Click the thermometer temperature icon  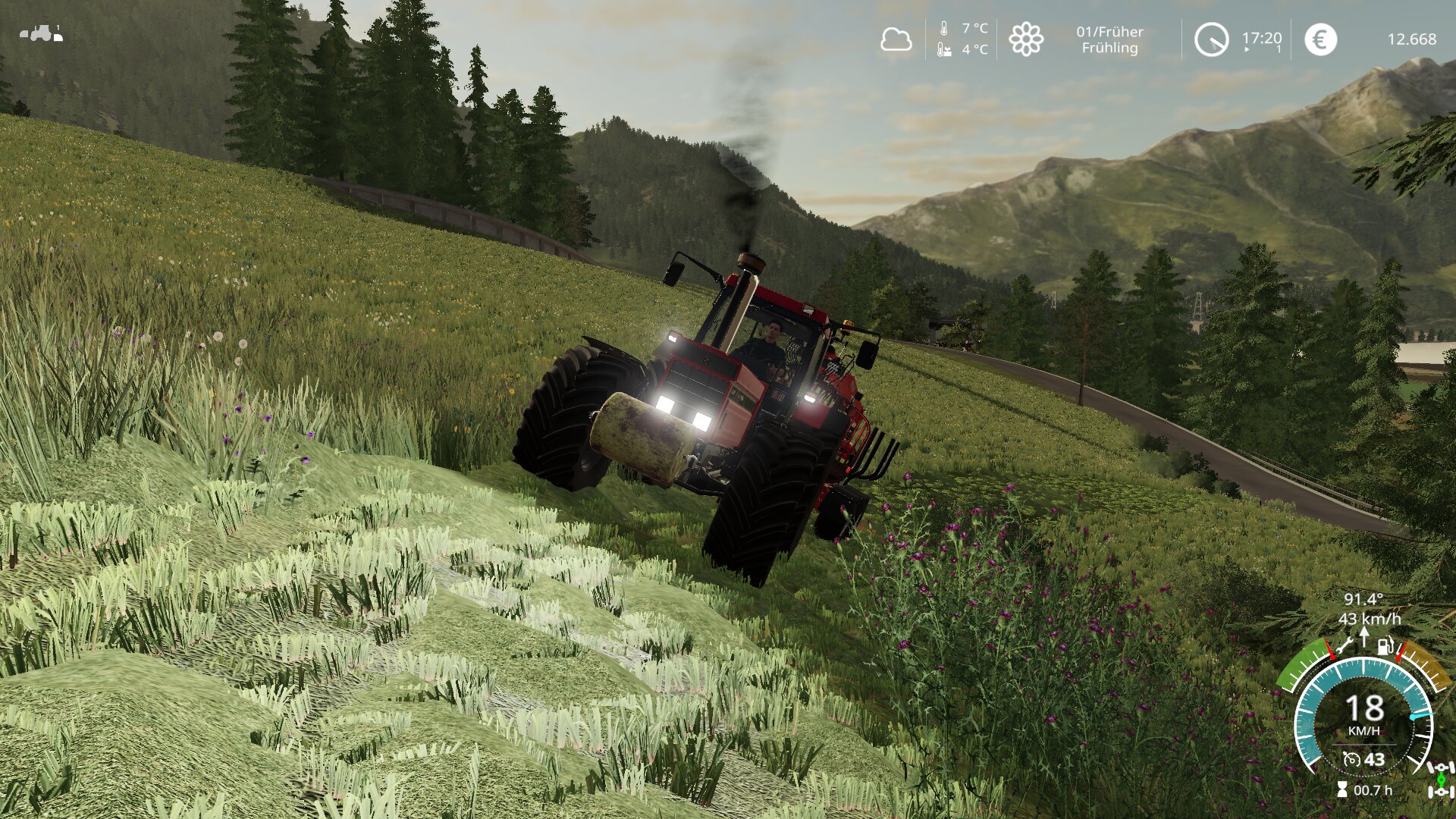tap(943, 29)
